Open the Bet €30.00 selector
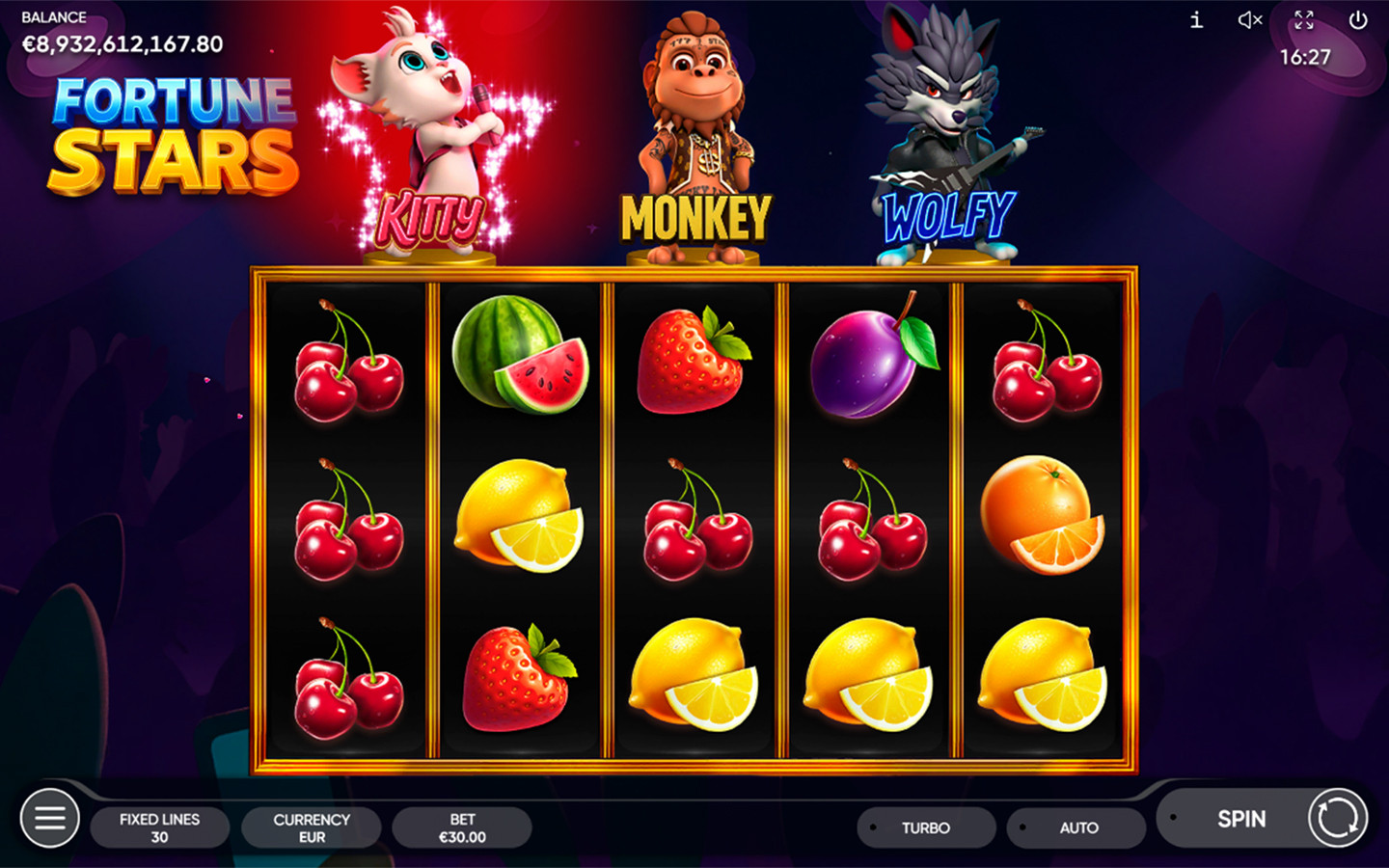The image size is (1389, 868). (461, 827)
